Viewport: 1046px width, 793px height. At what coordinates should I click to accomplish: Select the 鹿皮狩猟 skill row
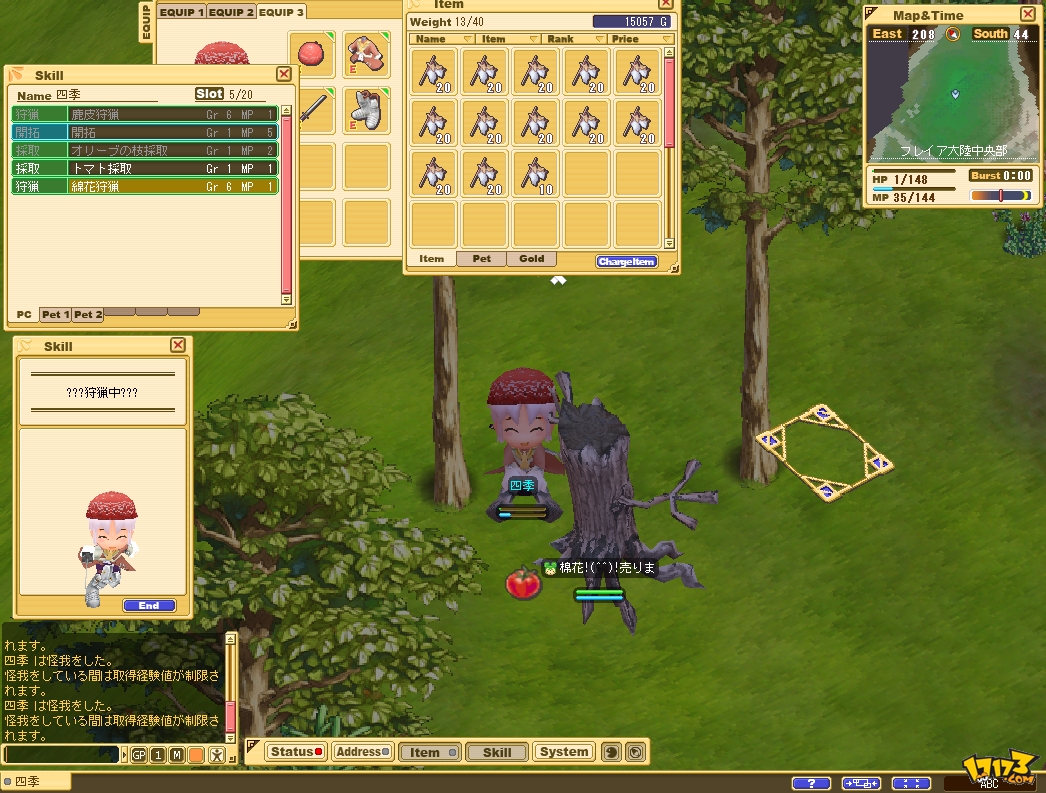click(x=144, y=115)
